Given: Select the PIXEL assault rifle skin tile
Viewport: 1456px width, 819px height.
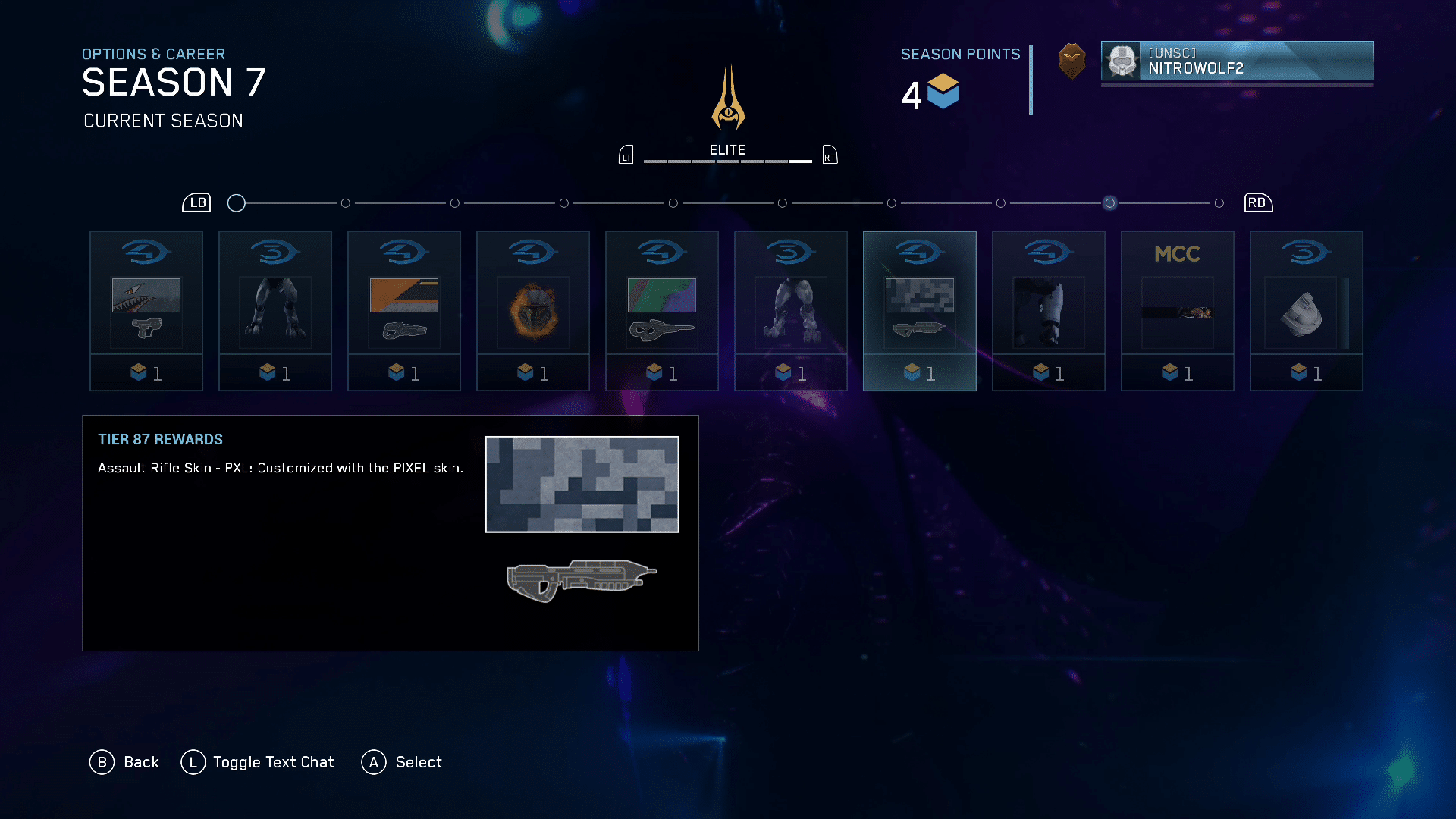Looking at the screenshot, I should (920, 310).
